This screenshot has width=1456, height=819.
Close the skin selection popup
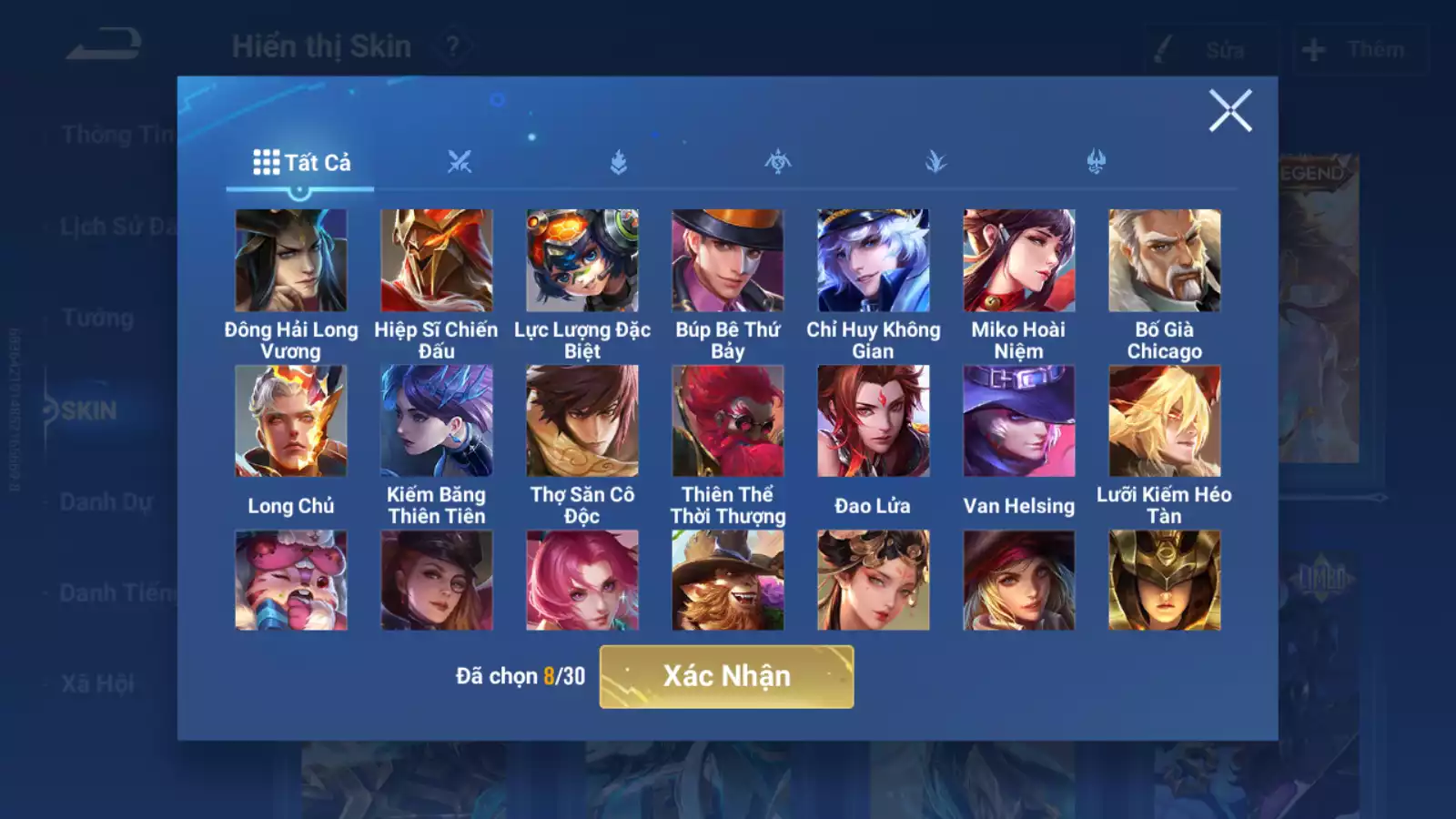coord(1229,111)
